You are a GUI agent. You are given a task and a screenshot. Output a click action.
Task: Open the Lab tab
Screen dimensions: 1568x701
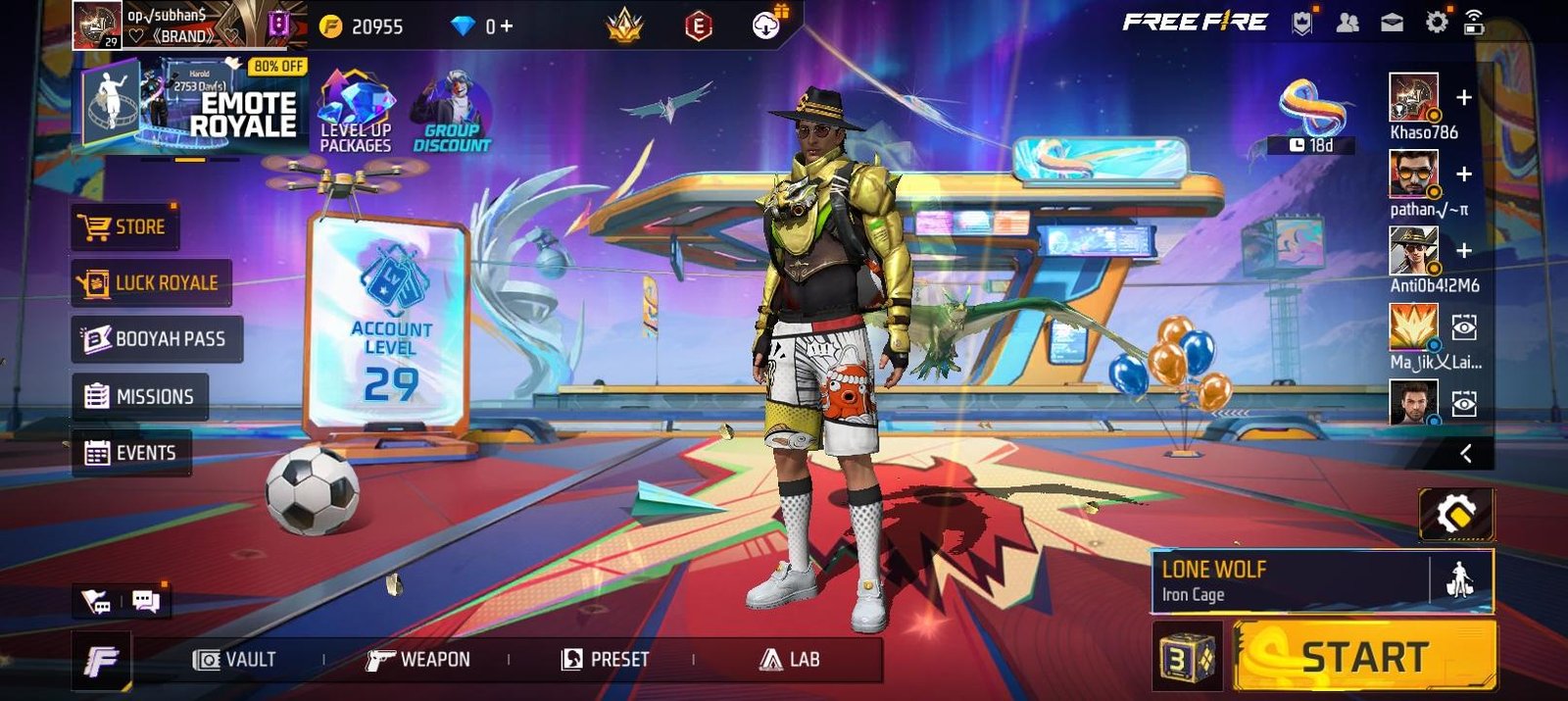pyautogui.click(x=790, y=660)
